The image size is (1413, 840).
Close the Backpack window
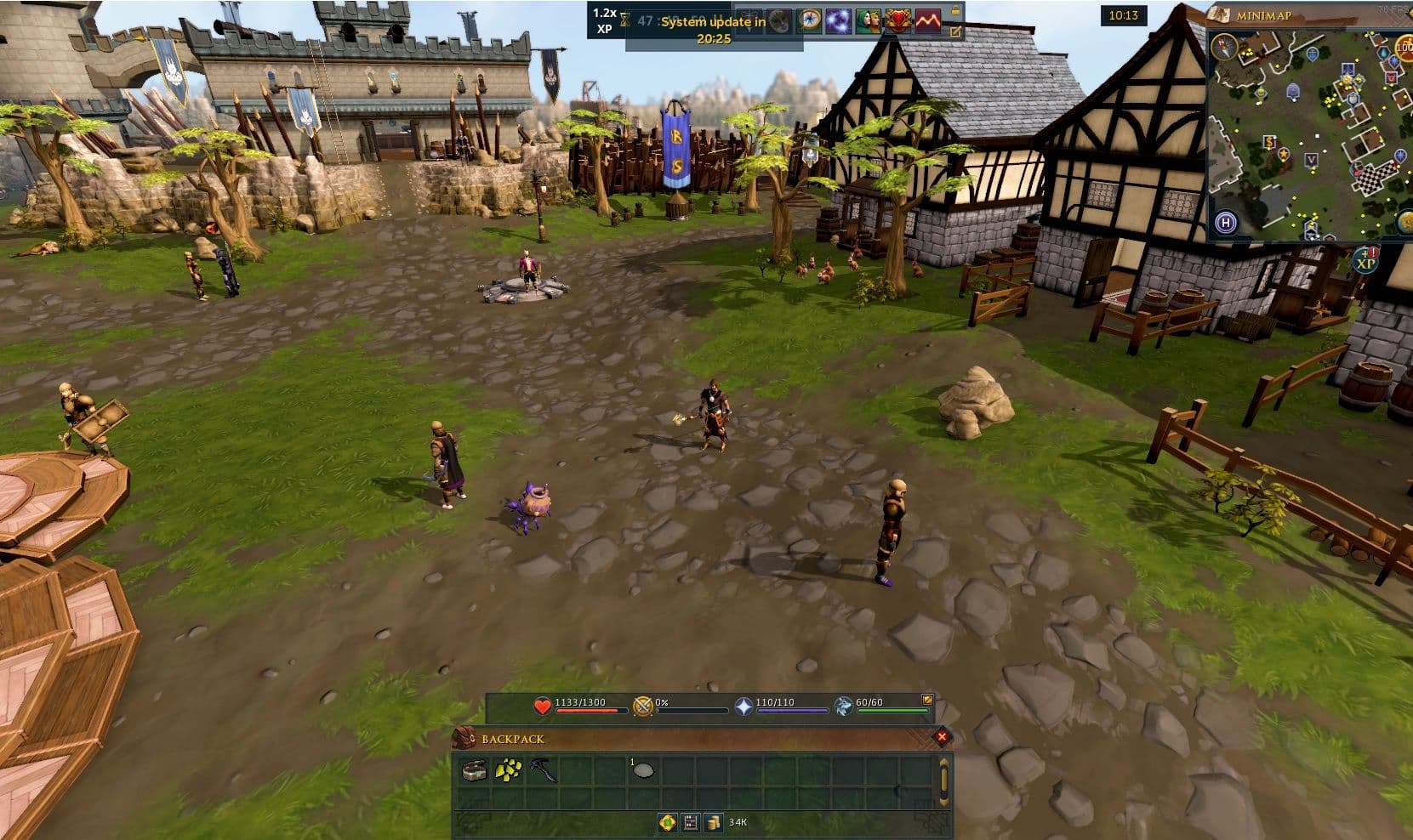[941, 737]
